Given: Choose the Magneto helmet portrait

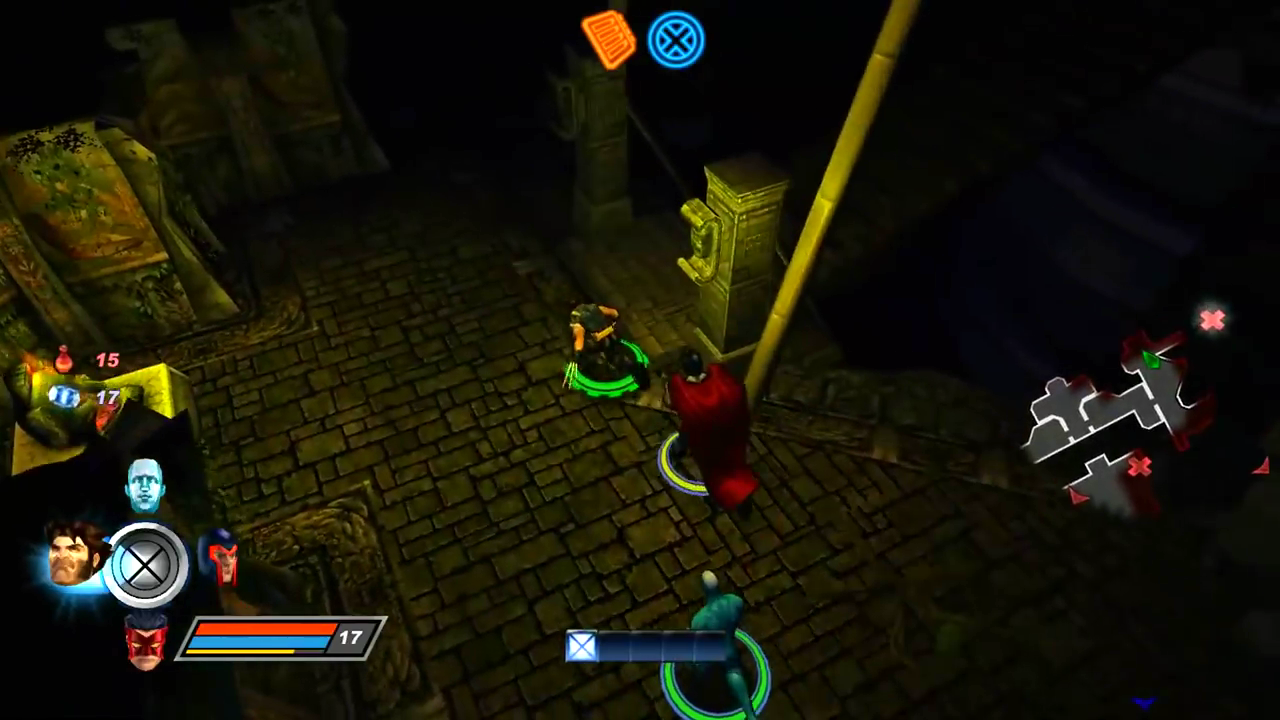Looking at the screenshot, I should click(219, 558).
